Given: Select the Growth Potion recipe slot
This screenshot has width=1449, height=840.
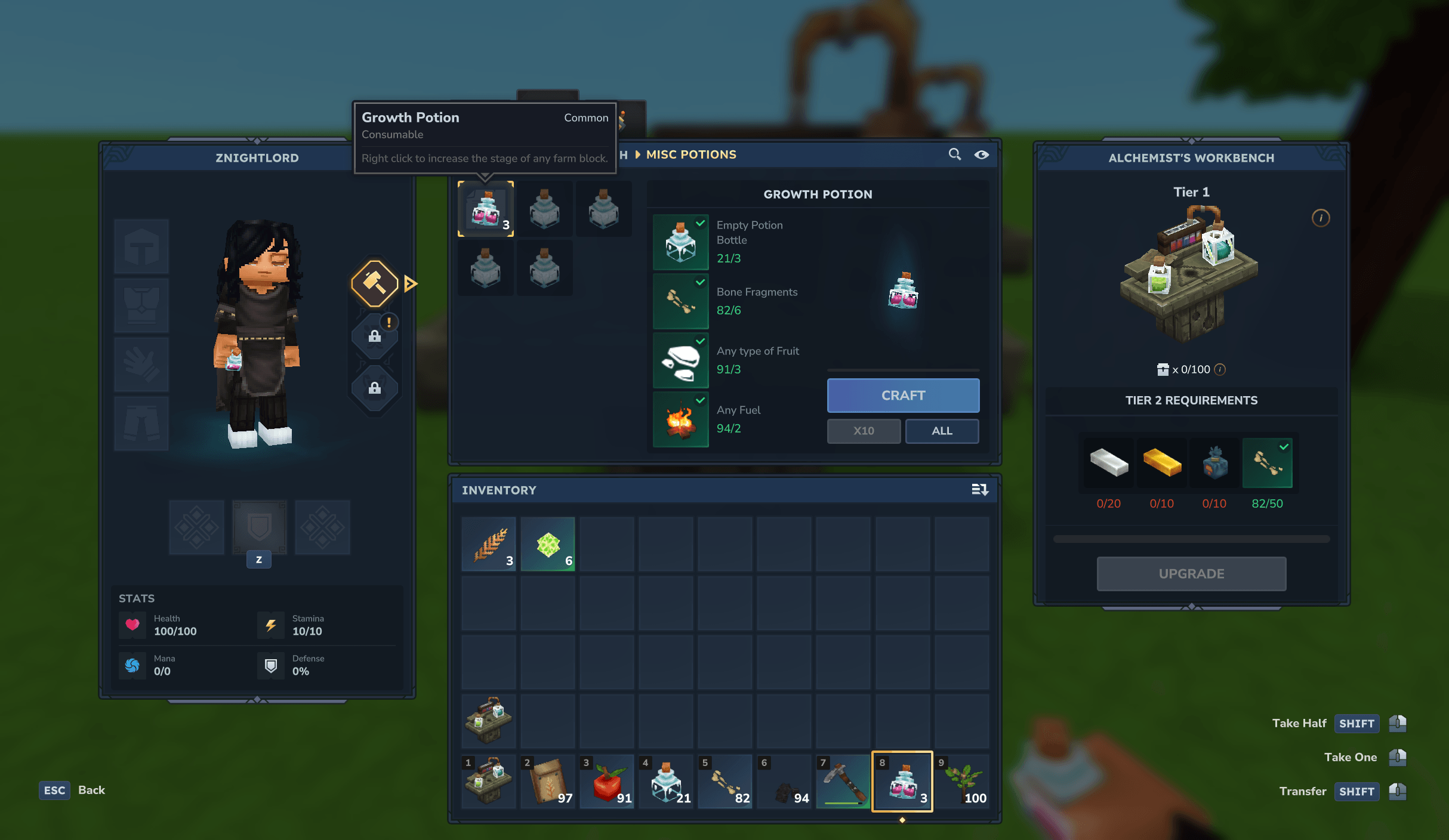Looking at the screenshot, I should pyautogui.click(x=486, y=209).
